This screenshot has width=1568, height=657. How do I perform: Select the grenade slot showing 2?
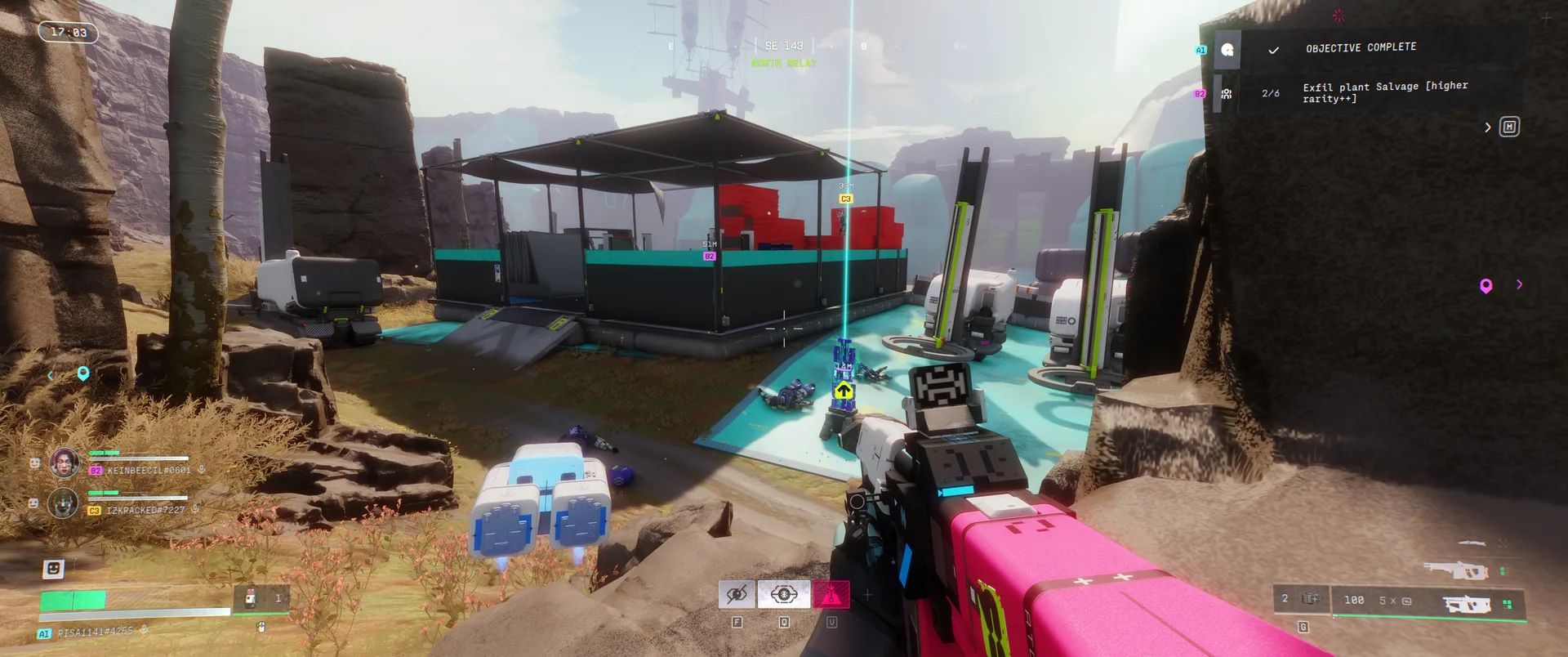(x=1300, y=599)
